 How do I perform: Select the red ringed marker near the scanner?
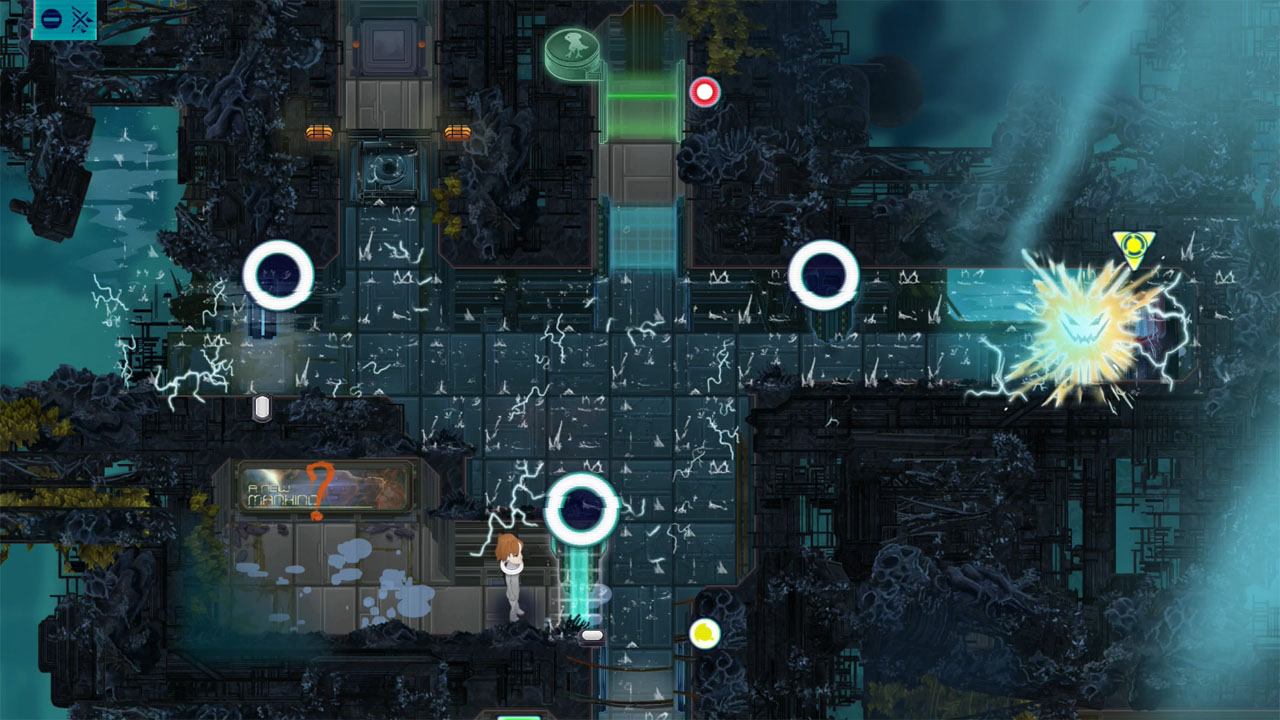pos(706,92)
